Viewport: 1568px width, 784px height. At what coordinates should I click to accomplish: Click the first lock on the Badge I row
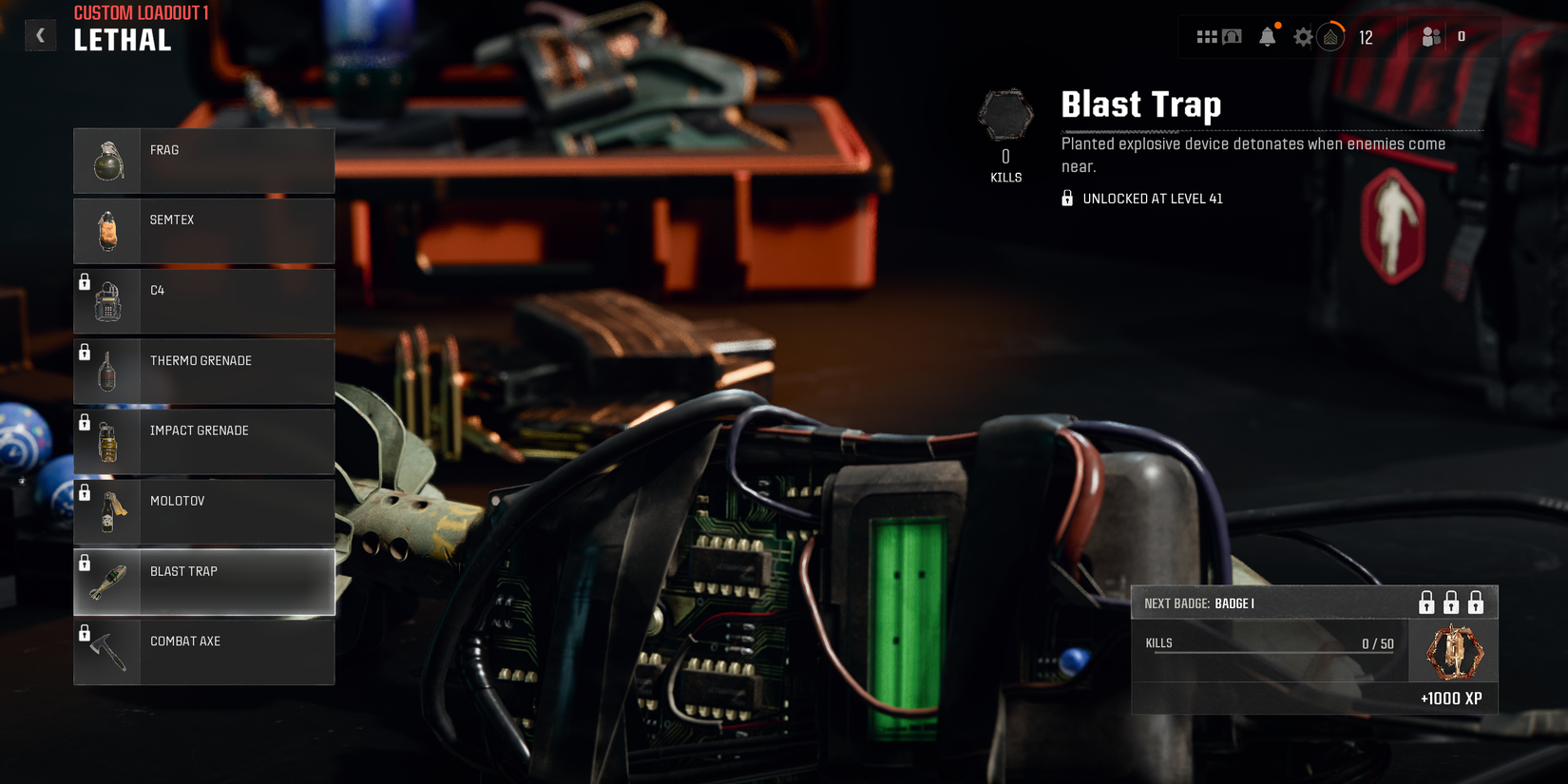(x=1425, y=602)
